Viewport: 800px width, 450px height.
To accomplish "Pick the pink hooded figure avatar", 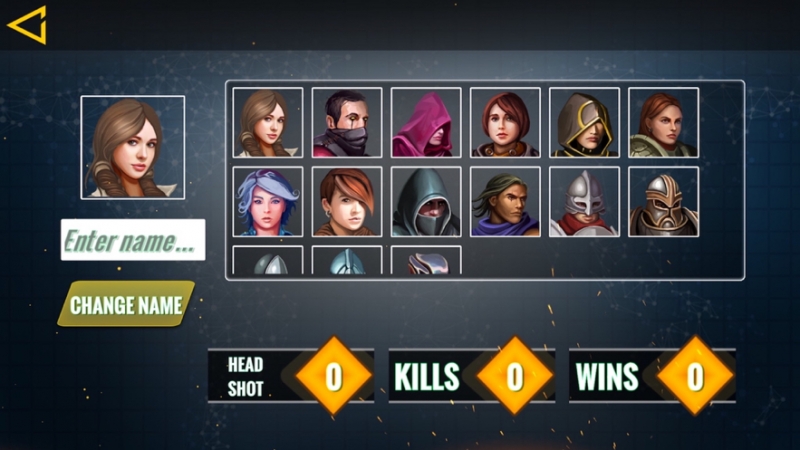I will pos(426,122).
